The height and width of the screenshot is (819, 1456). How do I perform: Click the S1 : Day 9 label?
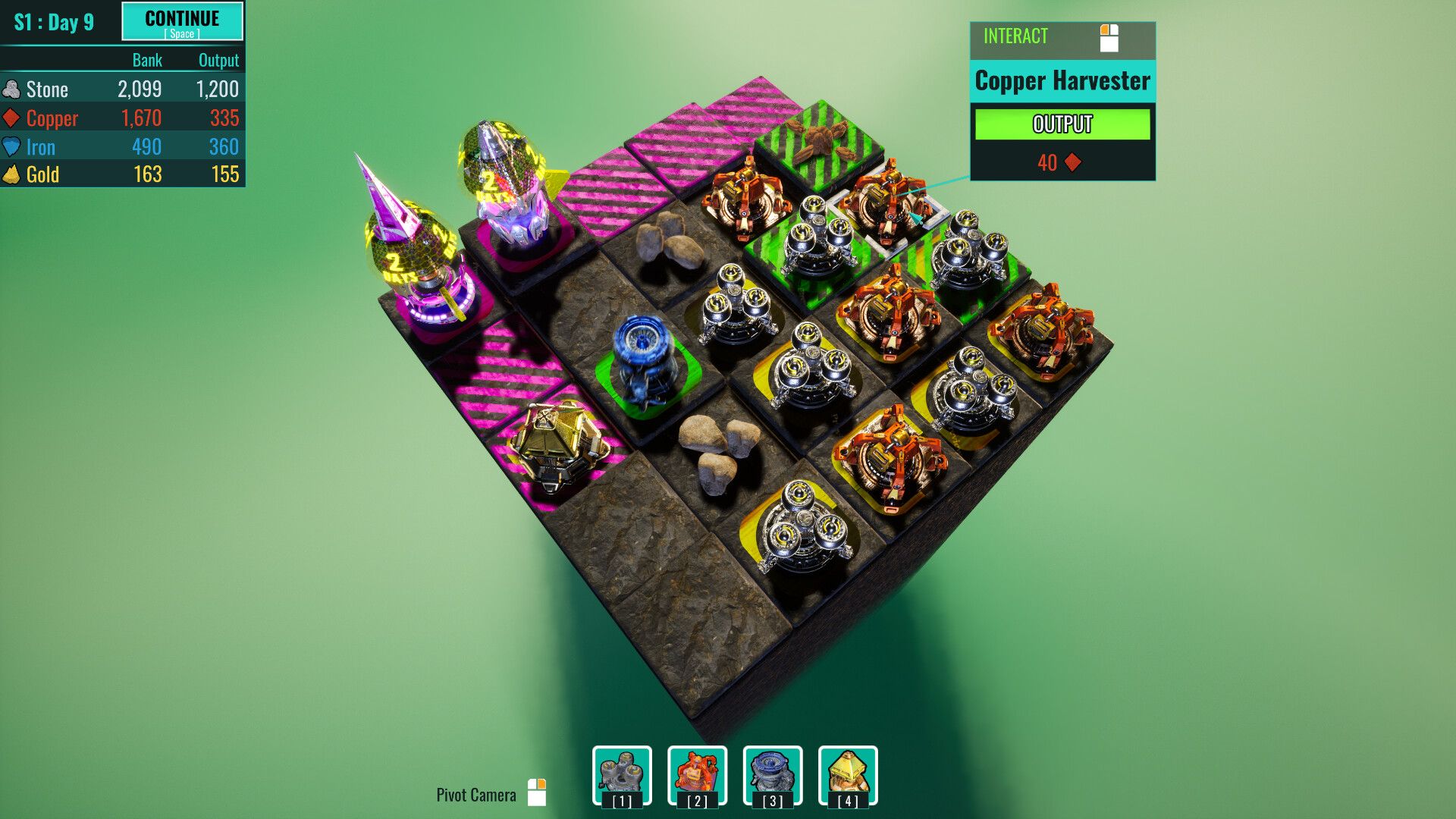point(53,22)
